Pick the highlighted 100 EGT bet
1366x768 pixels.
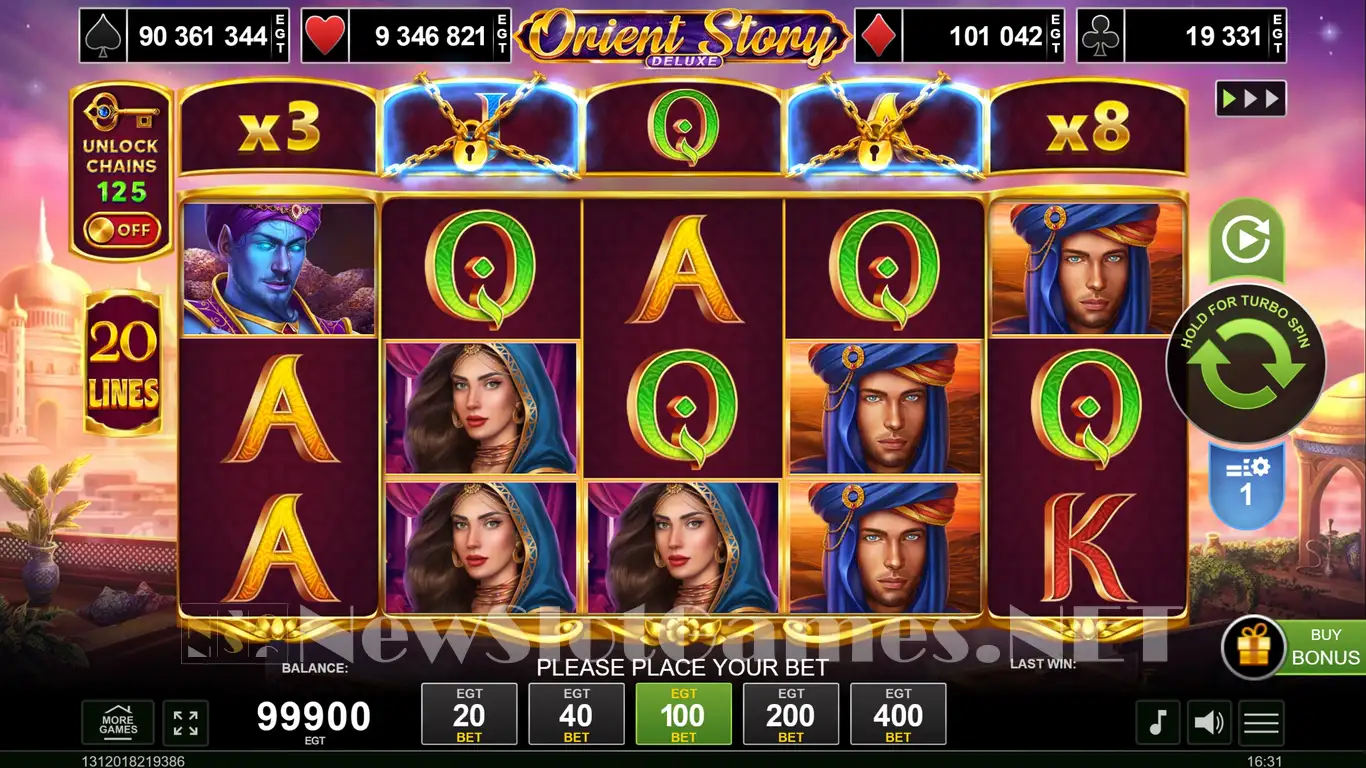click(x=683, y=714)
